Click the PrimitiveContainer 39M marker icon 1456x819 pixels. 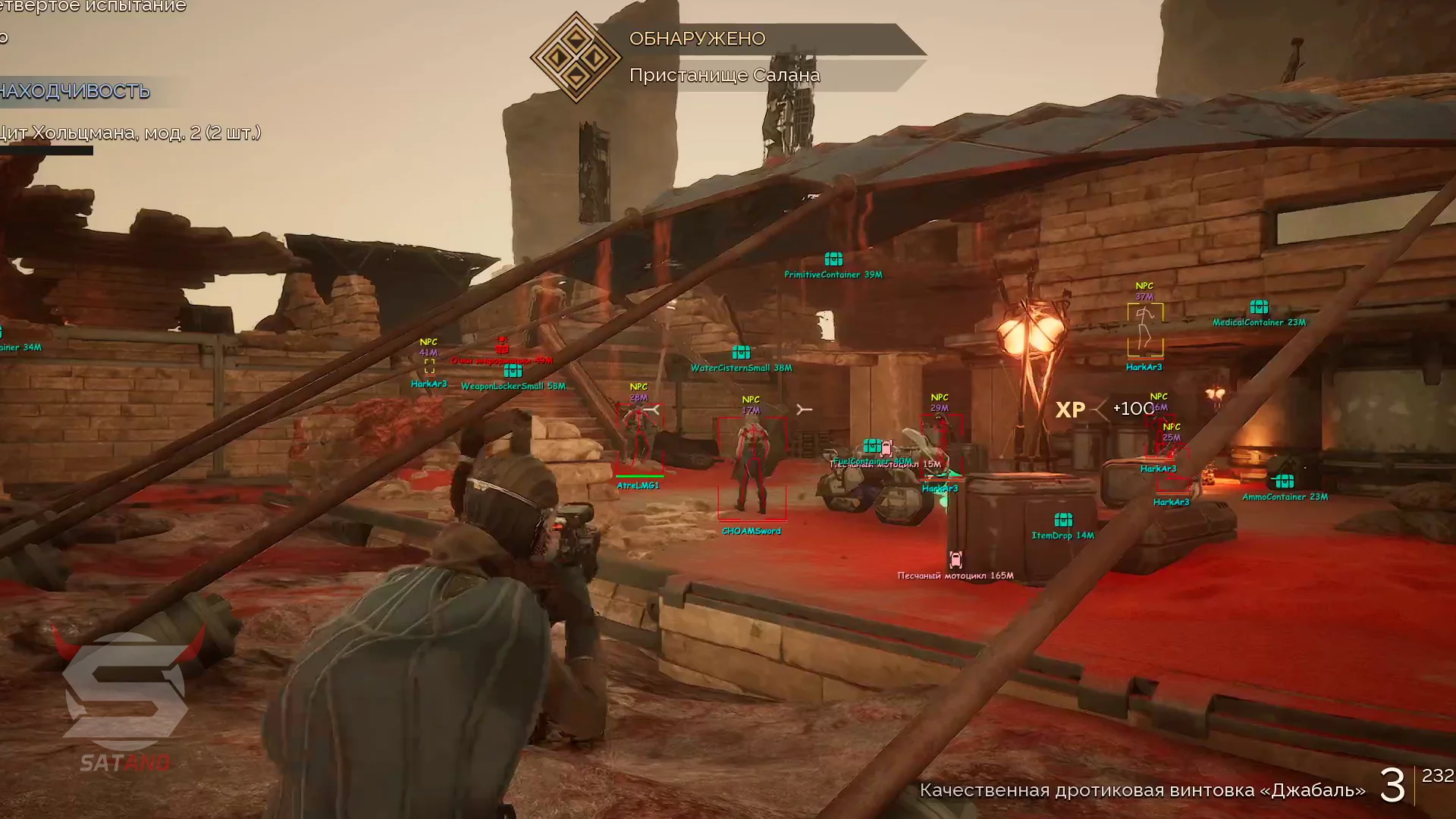tap(833, 259)
